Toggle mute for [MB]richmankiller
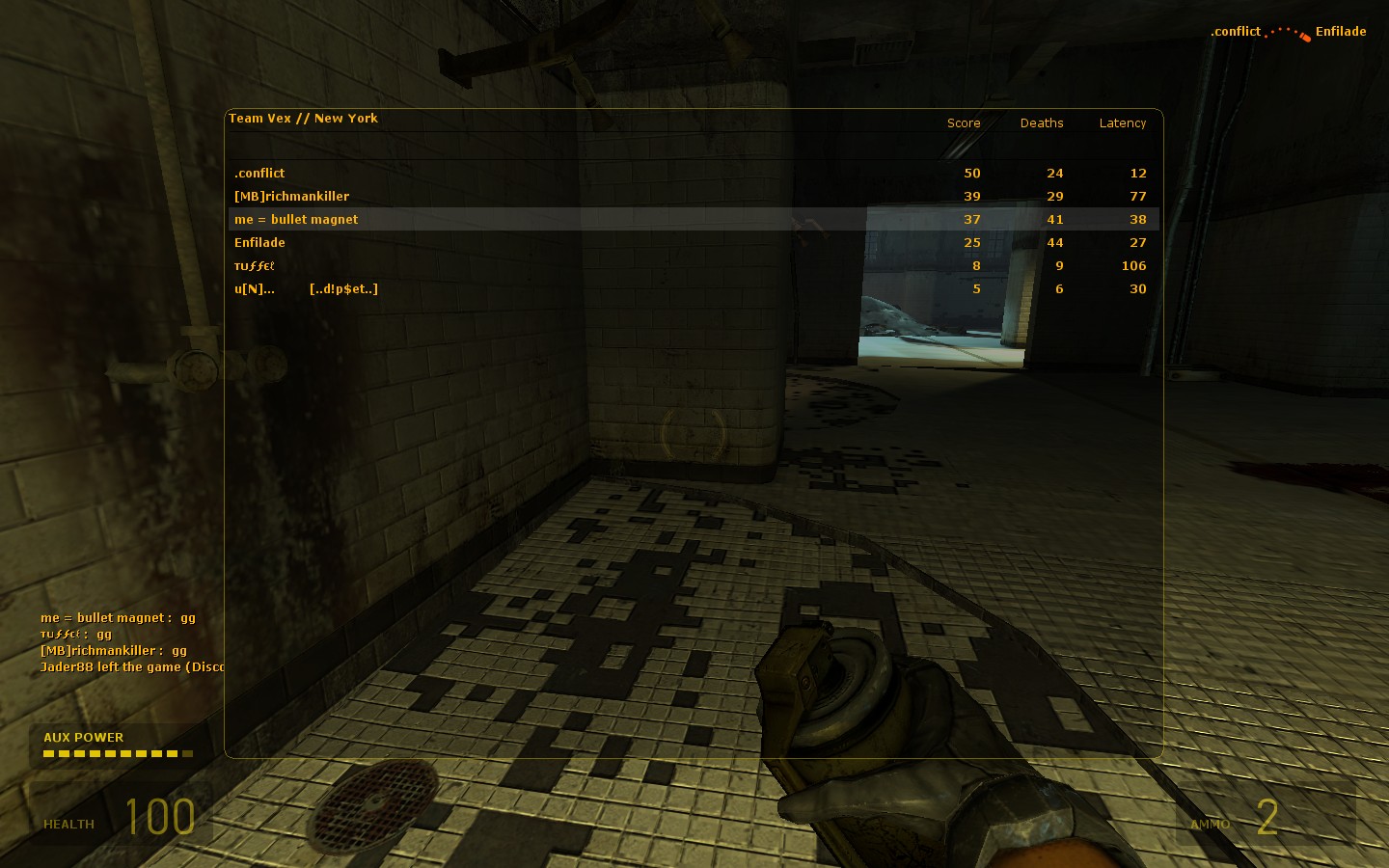This screenshot has height=868, width=1389. [x=292, y=196]
